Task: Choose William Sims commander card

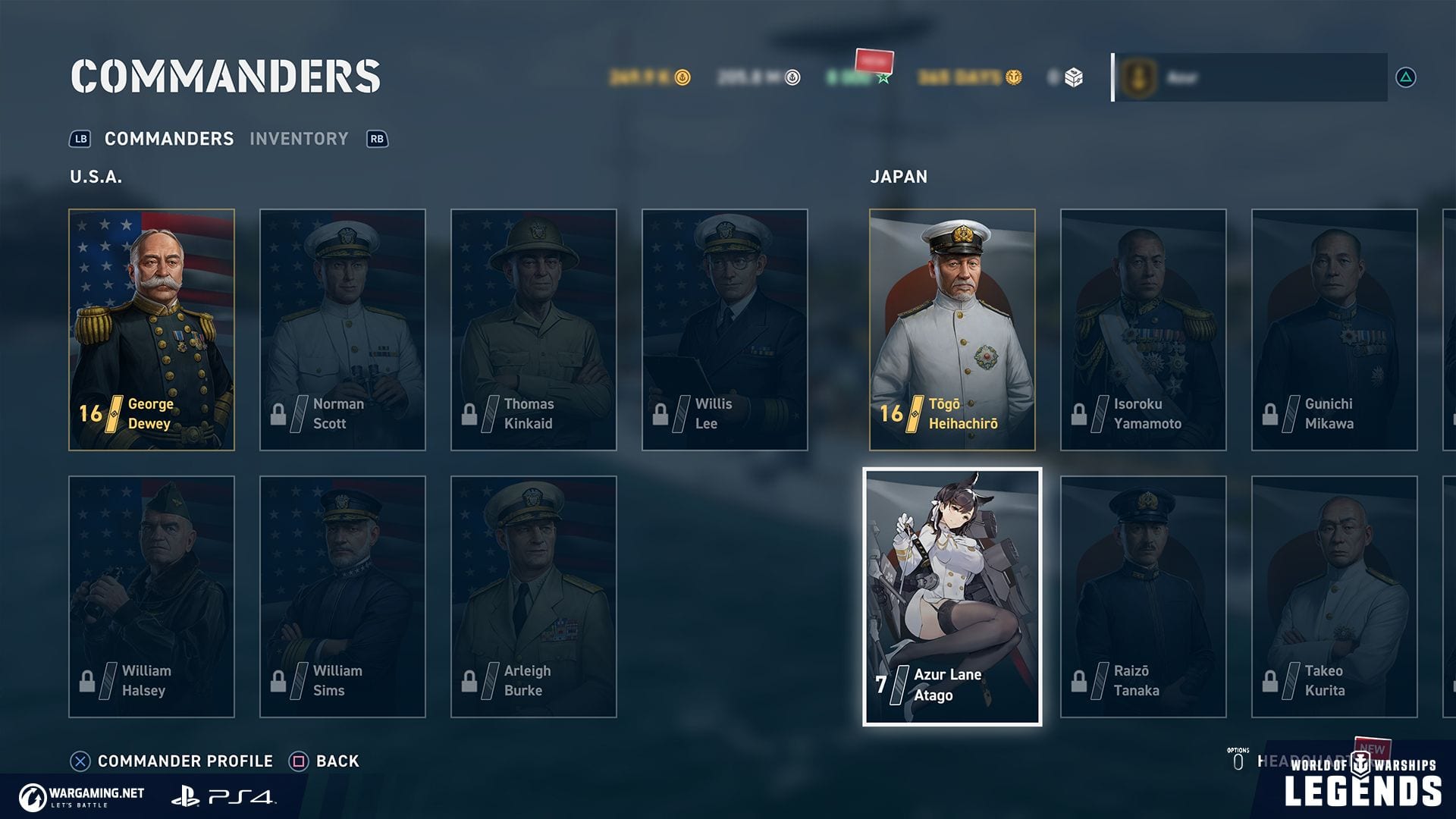Action: click(x=343, y=597)
